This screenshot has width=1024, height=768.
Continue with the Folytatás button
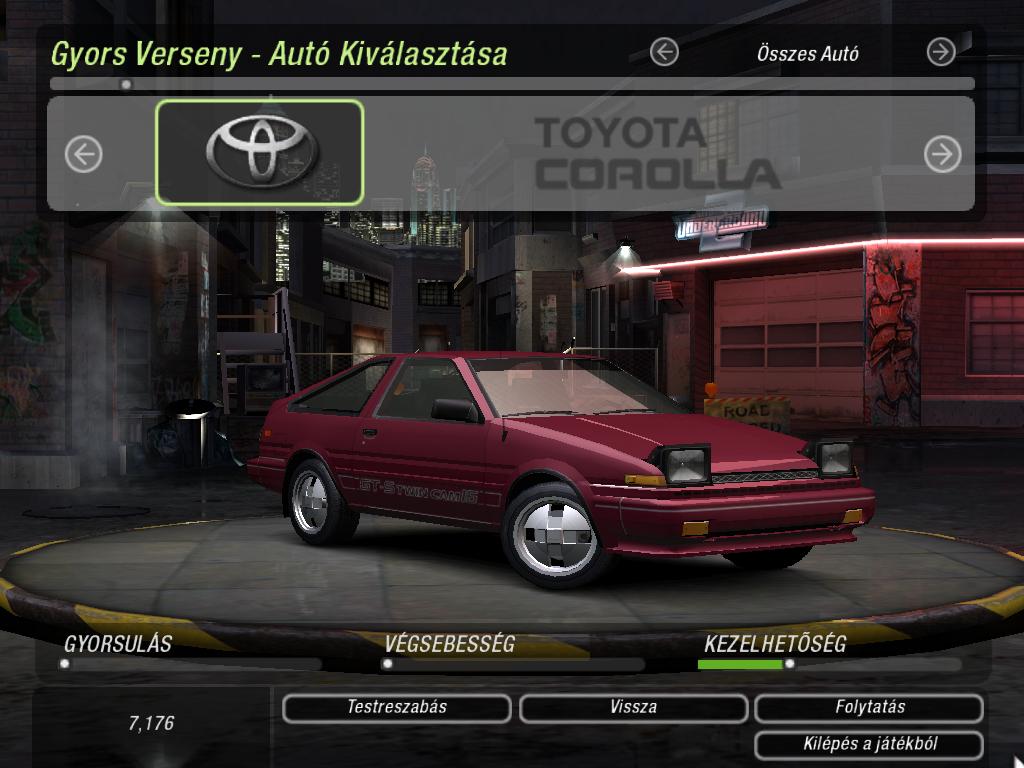(870, 708)
